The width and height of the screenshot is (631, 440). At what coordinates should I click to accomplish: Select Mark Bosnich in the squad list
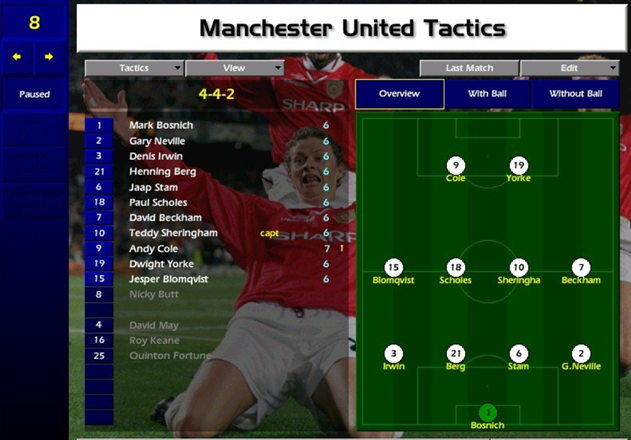(x=161, y=126)
